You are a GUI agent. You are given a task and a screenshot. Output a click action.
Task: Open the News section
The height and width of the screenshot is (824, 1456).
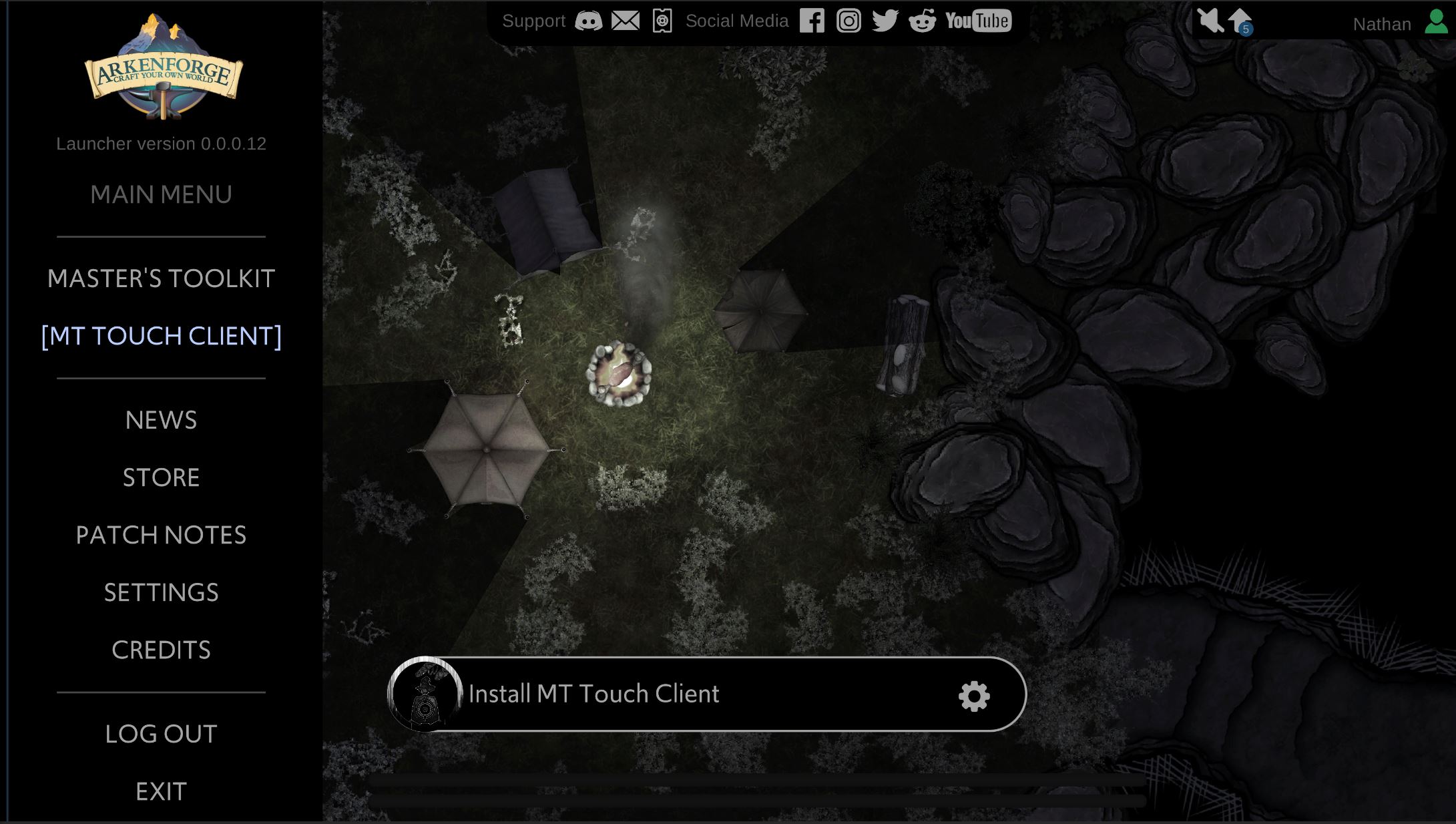click(x=161, y=420)
